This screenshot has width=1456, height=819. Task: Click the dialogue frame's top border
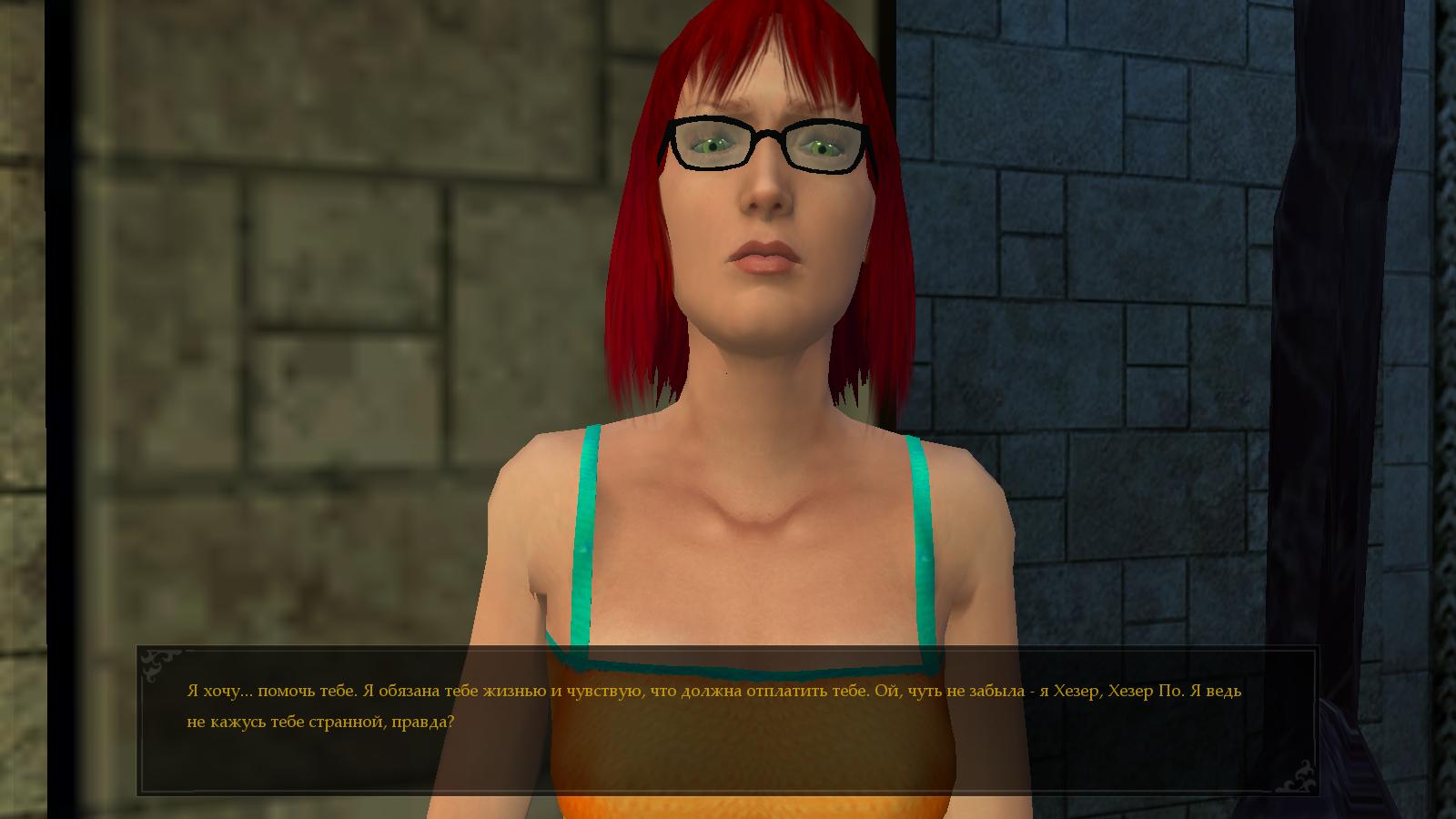coord(728,649)
